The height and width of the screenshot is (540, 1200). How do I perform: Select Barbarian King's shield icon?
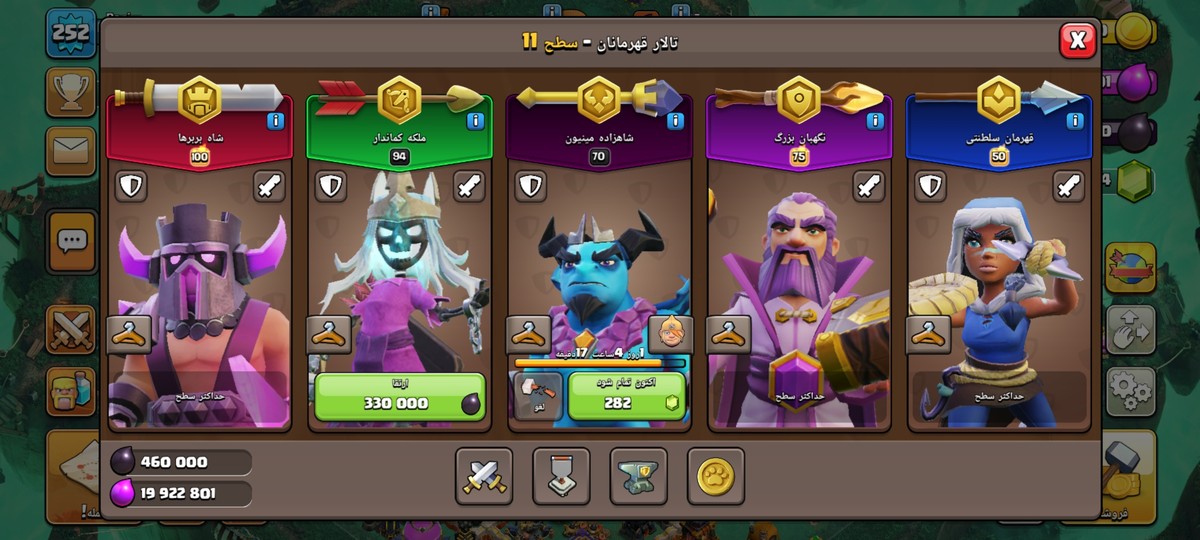pyautogui.click(x=132, y=186)
